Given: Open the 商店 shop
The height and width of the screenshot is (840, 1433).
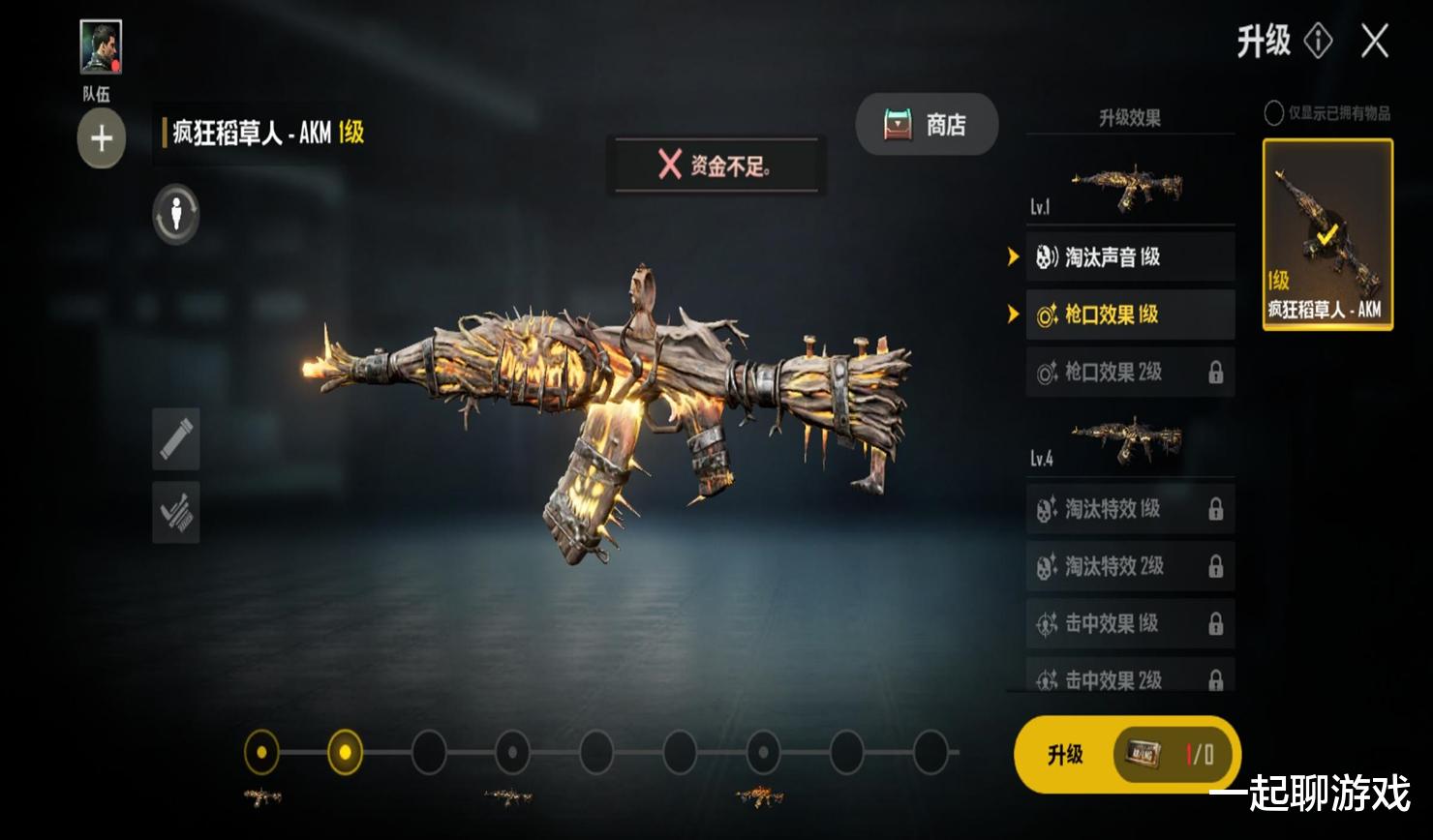Looking at the screenshot, I should 927,124.
